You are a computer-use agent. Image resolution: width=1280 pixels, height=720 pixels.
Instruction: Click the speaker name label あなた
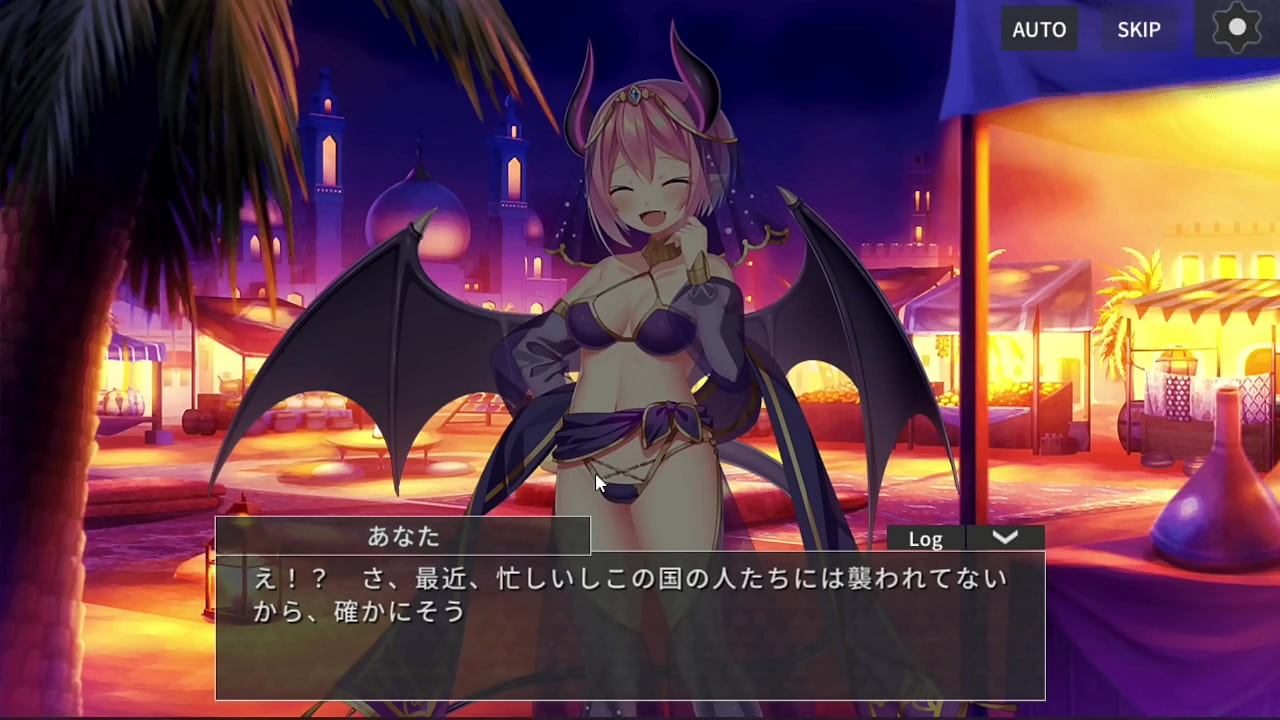tap(404, 537)
